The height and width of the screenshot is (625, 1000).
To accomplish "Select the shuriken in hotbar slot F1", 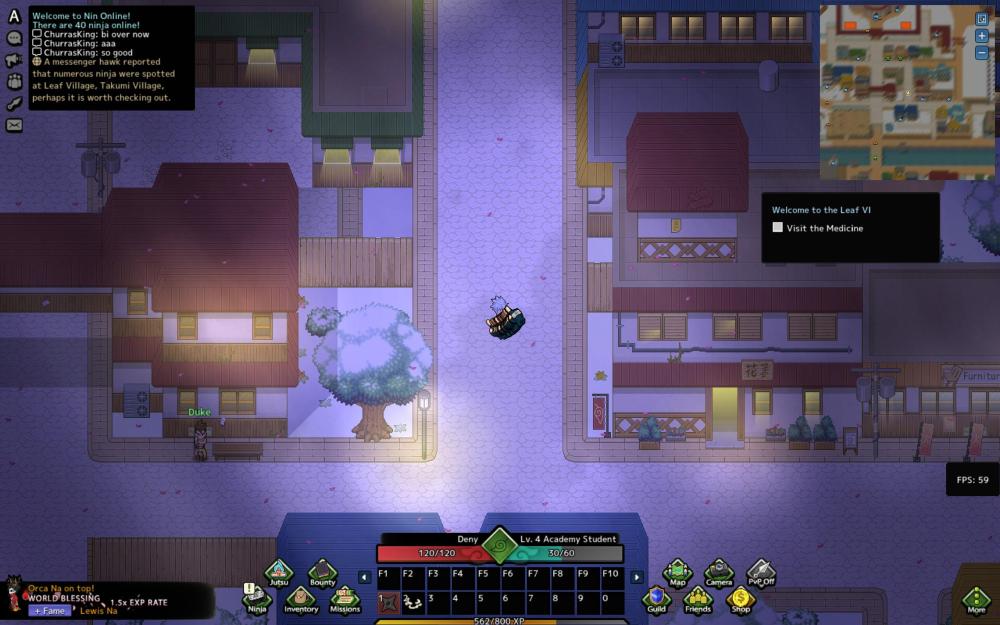I will click(387, 600).
